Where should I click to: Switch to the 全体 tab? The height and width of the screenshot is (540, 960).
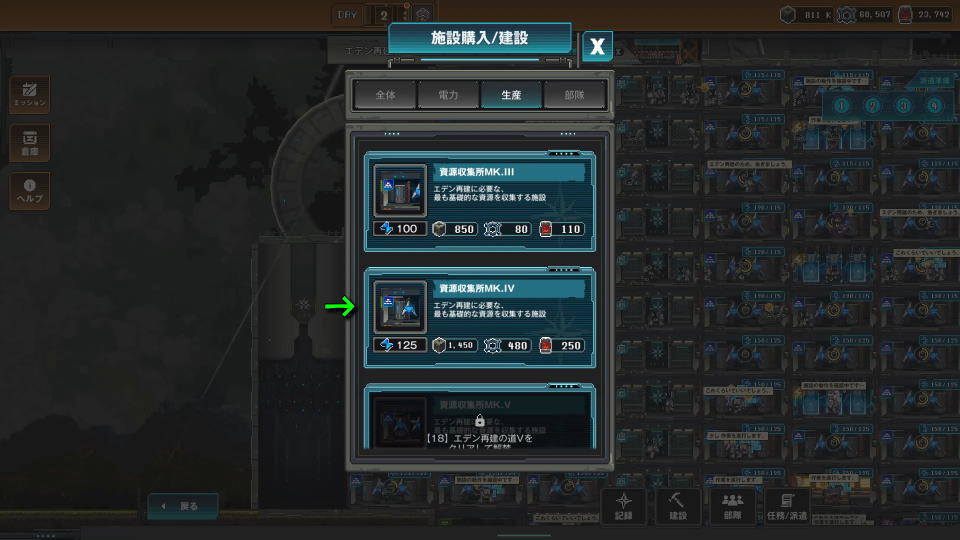pos(385,95)
